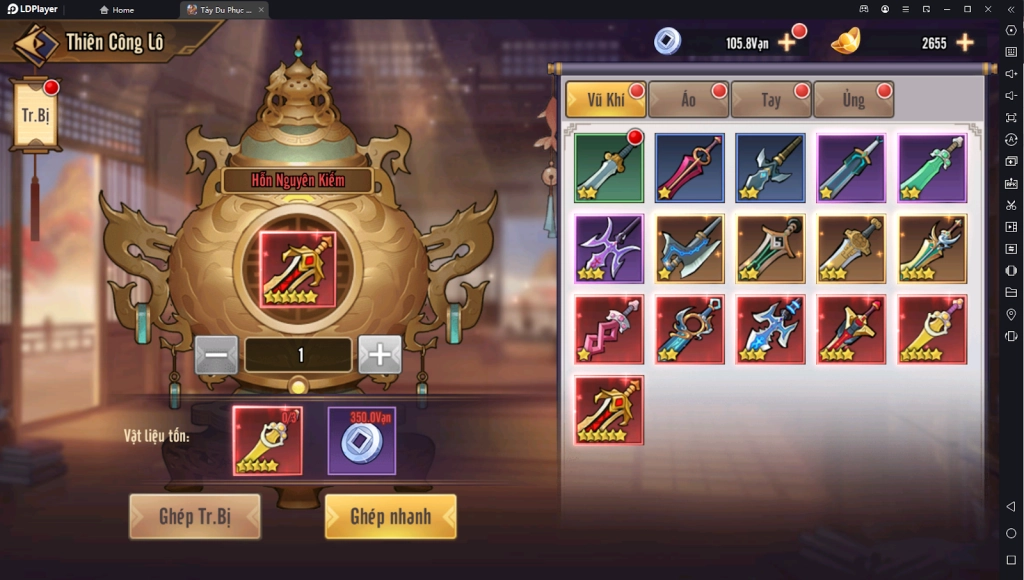Open the Tr.Bị side tab
The image size is (1024, 580).
coord(35,114)
